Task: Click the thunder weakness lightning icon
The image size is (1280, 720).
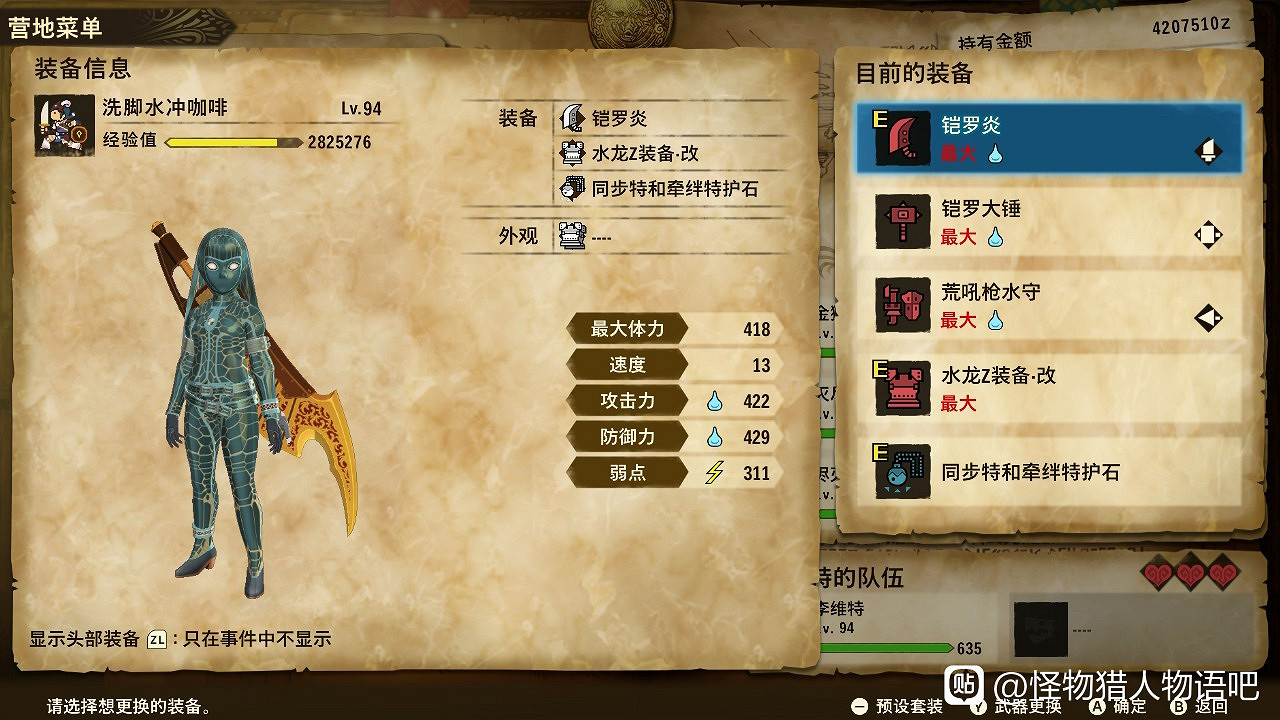Action: (716, 471)
